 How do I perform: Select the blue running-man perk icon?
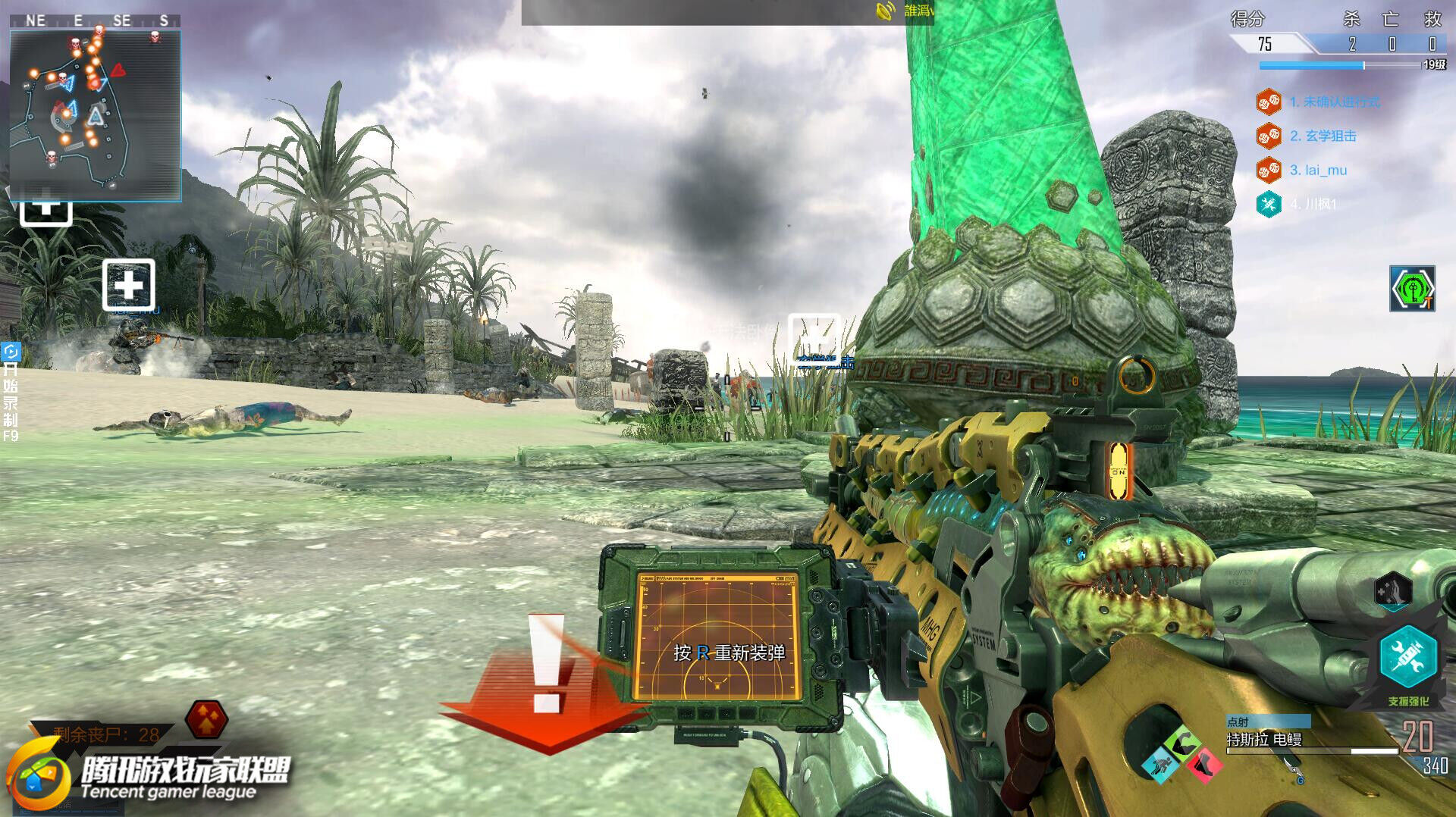coord(1159,763)
